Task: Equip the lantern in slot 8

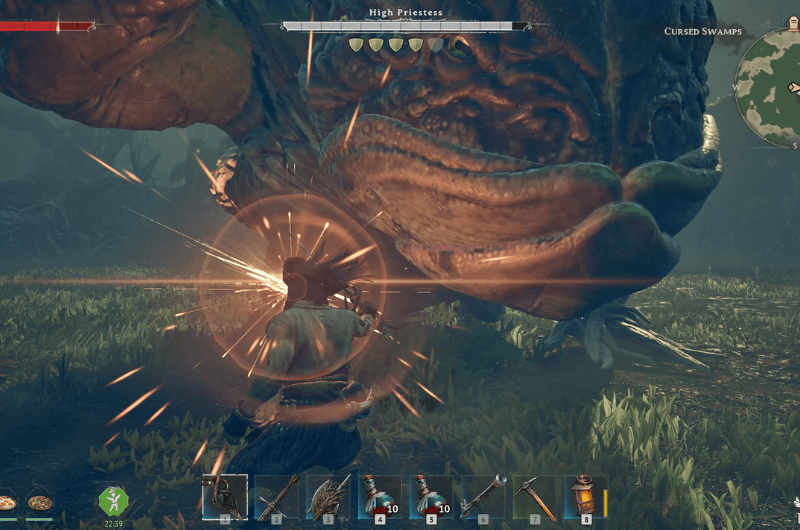Action: click(586, 496)
